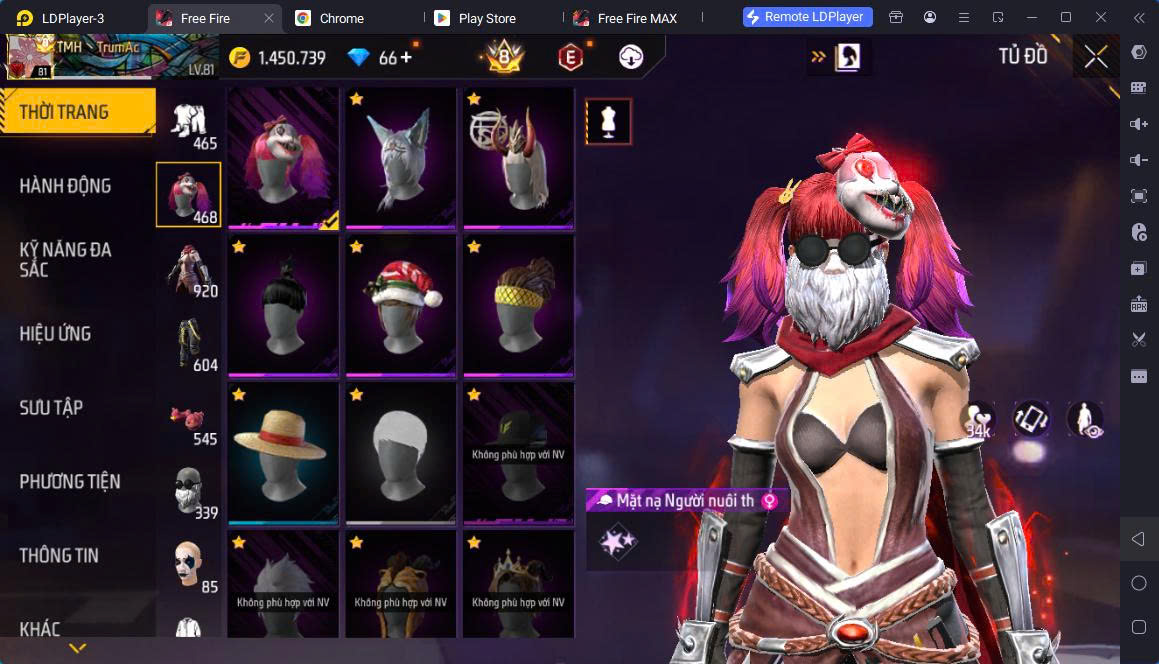Viewport: 1159px width, 664px height.
Task: Open the Thông Tin tab
Action: click(x=59, y=556)
